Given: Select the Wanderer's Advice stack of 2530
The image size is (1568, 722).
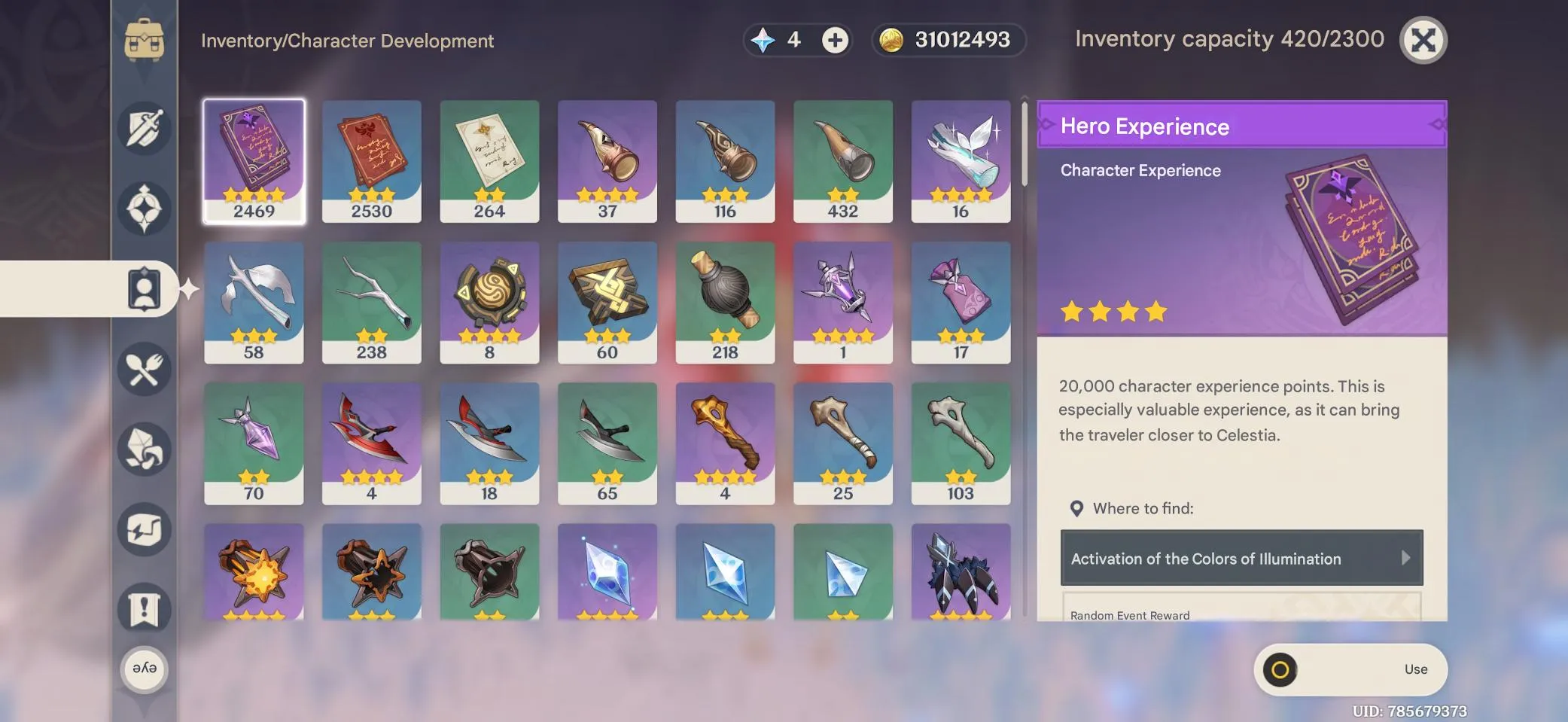Looking at the screenshot, I should pos(372,160).
